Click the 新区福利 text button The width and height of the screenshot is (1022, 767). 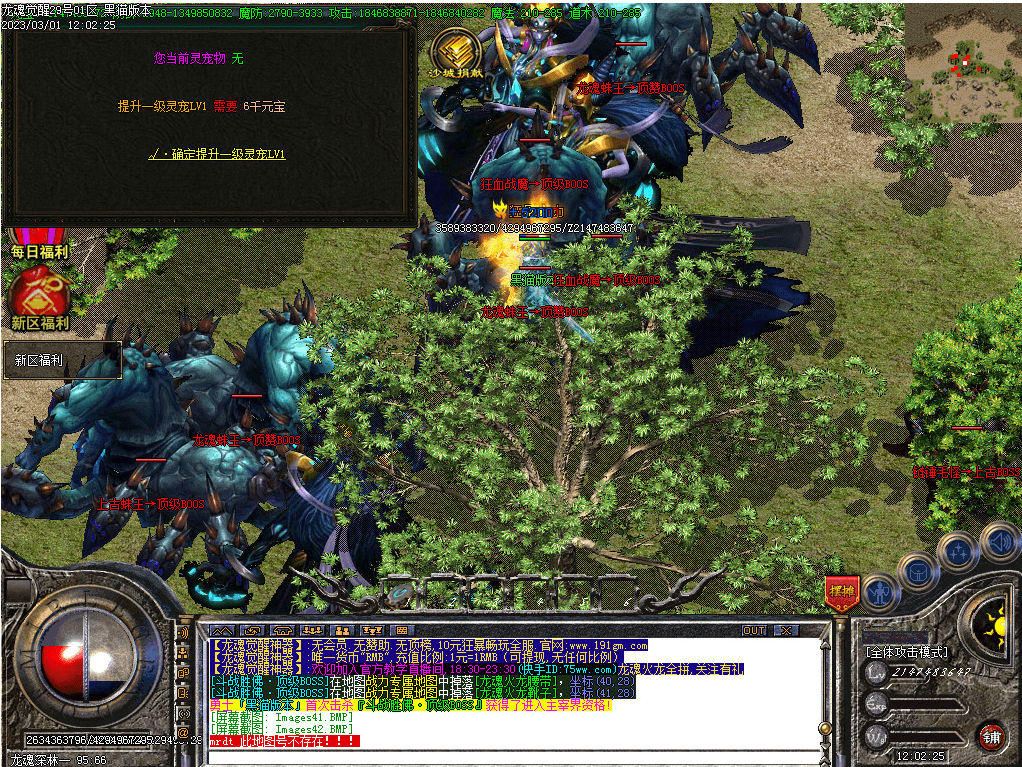[x=62, y=360]
